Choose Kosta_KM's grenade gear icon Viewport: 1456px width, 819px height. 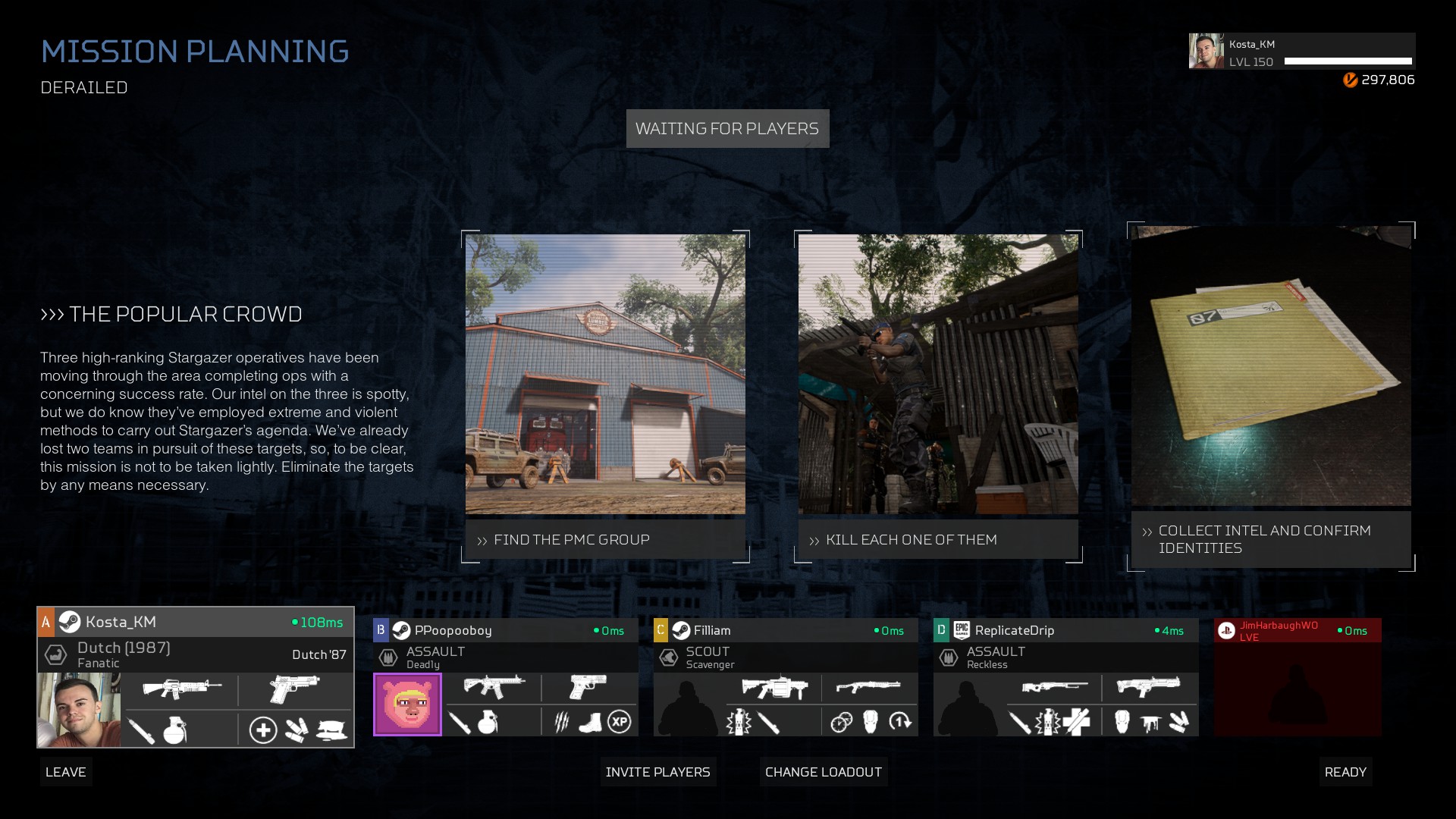pyautogui.click(x=175, y=730)
